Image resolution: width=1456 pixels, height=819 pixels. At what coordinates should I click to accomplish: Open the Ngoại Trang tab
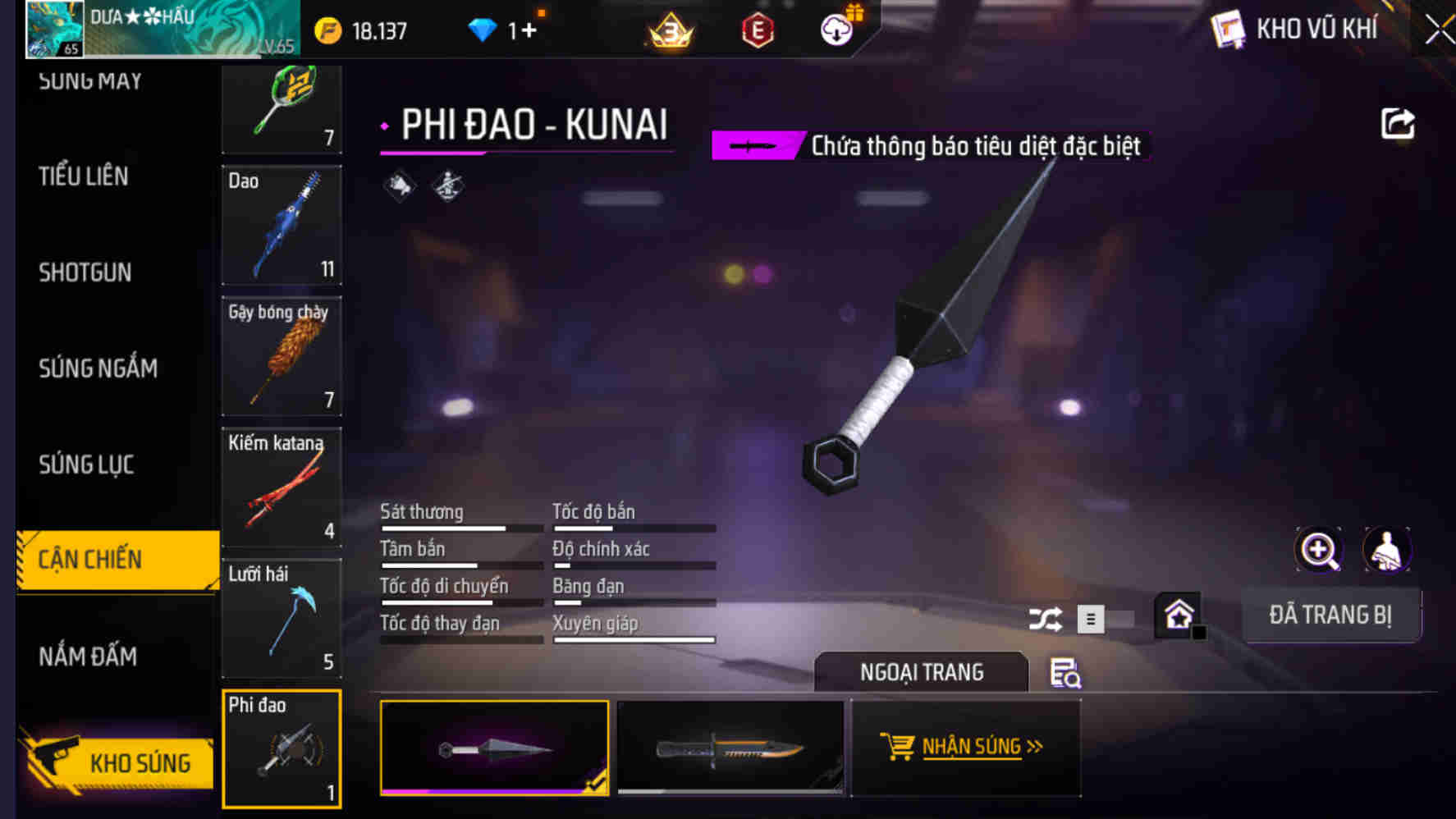pyautogui.click(x=921, y=672)
